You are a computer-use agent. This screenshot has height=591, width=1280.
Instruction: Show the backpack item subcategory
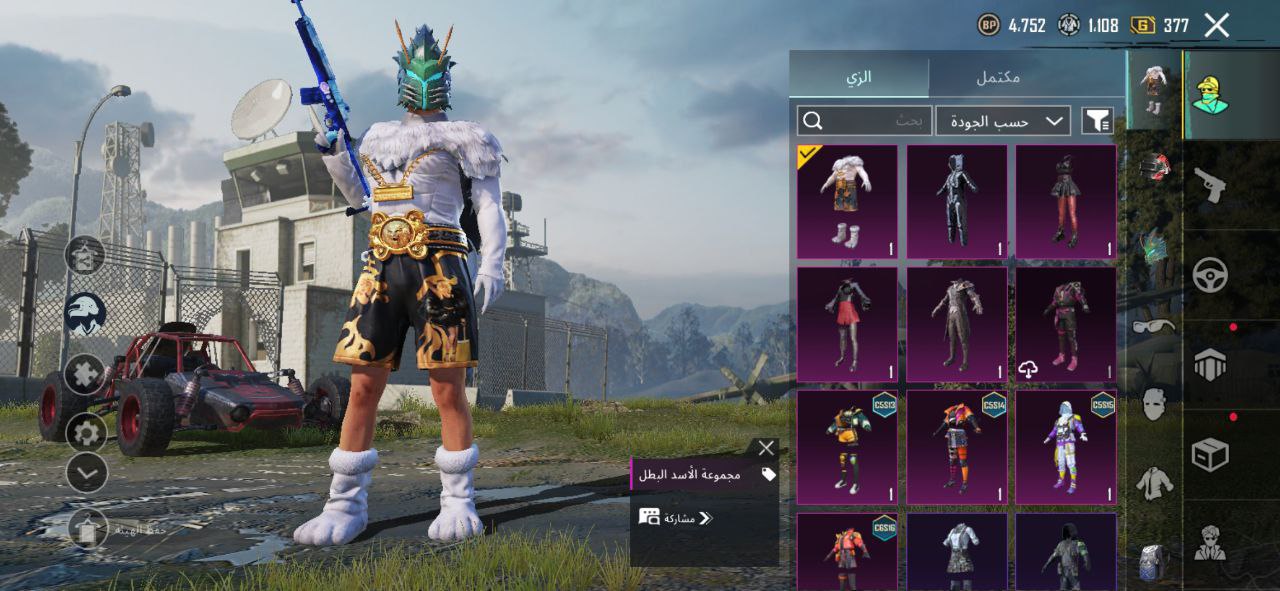point(1153,562)
